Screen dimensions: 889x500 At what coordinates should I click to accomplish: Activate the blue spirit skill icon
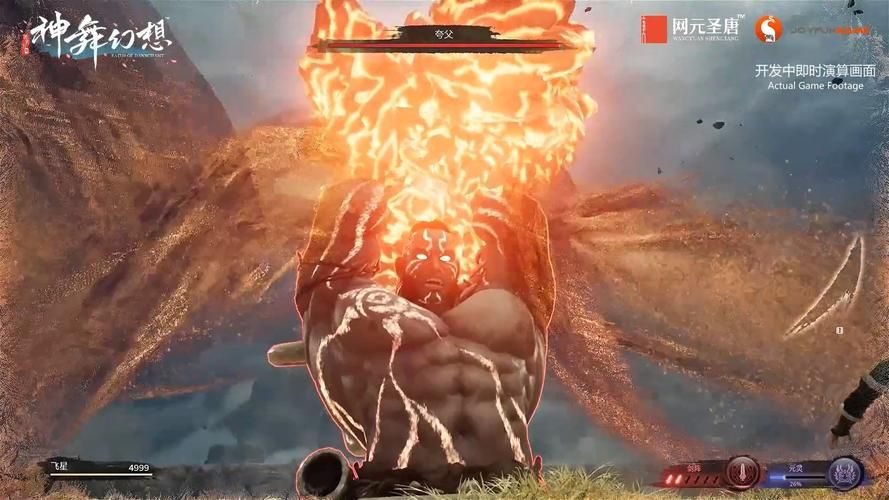click(845, 472)
